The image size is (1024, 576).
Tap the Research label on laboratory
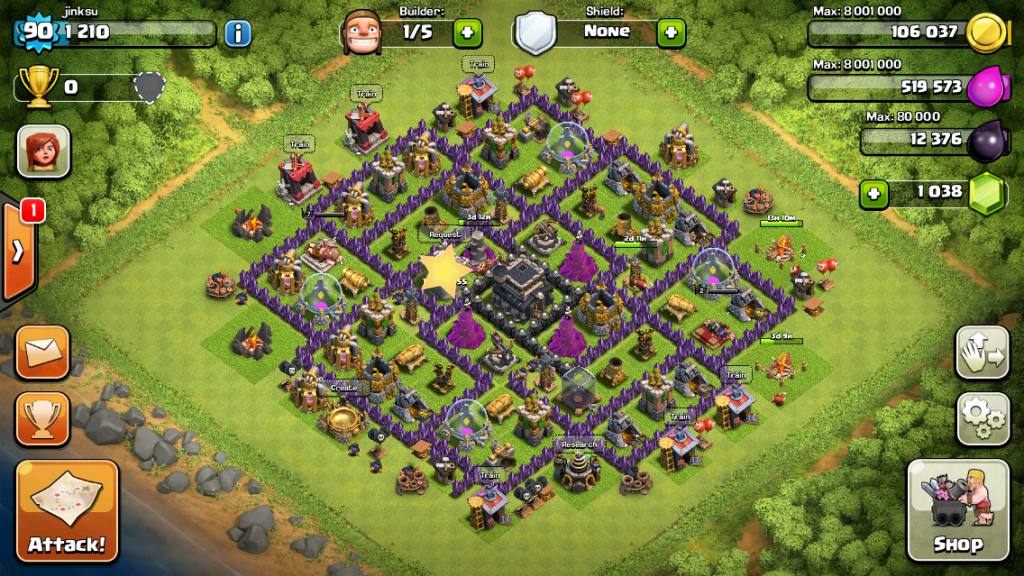[x=578, y=444]
